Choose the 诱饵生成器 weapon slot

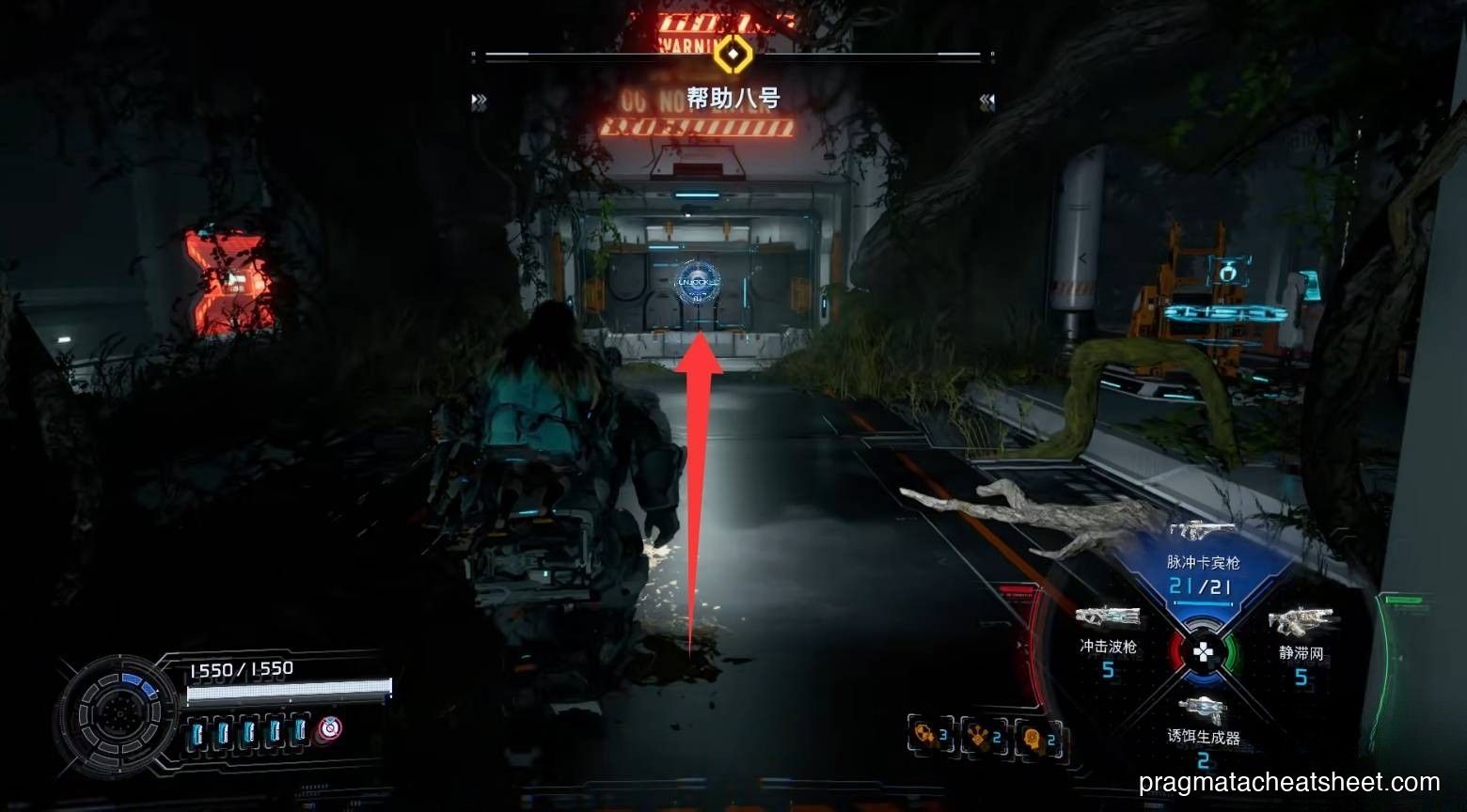tap(1203, 728)
